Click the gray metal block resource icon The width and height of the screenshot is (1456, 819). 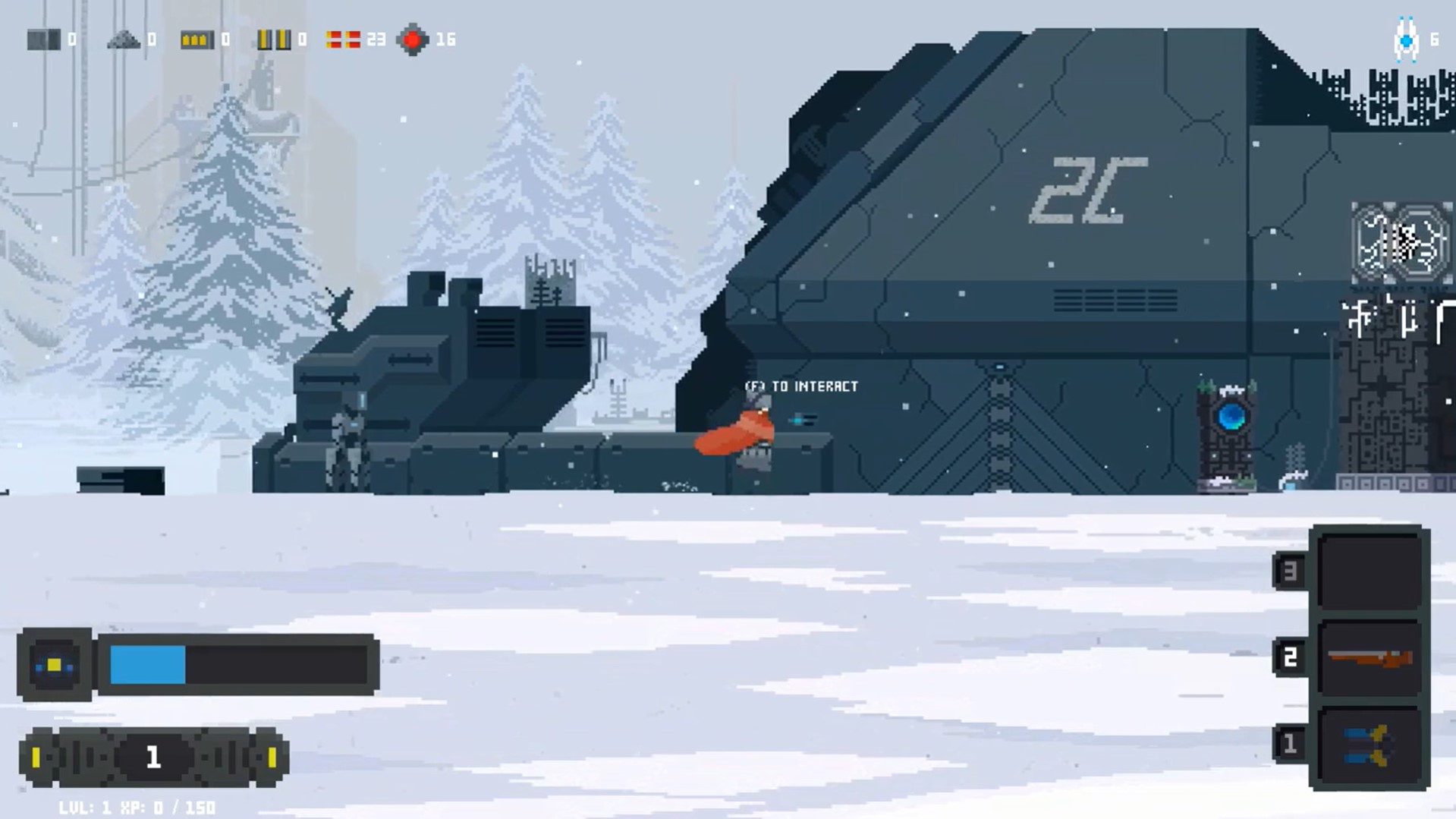[x=43, y=39]
